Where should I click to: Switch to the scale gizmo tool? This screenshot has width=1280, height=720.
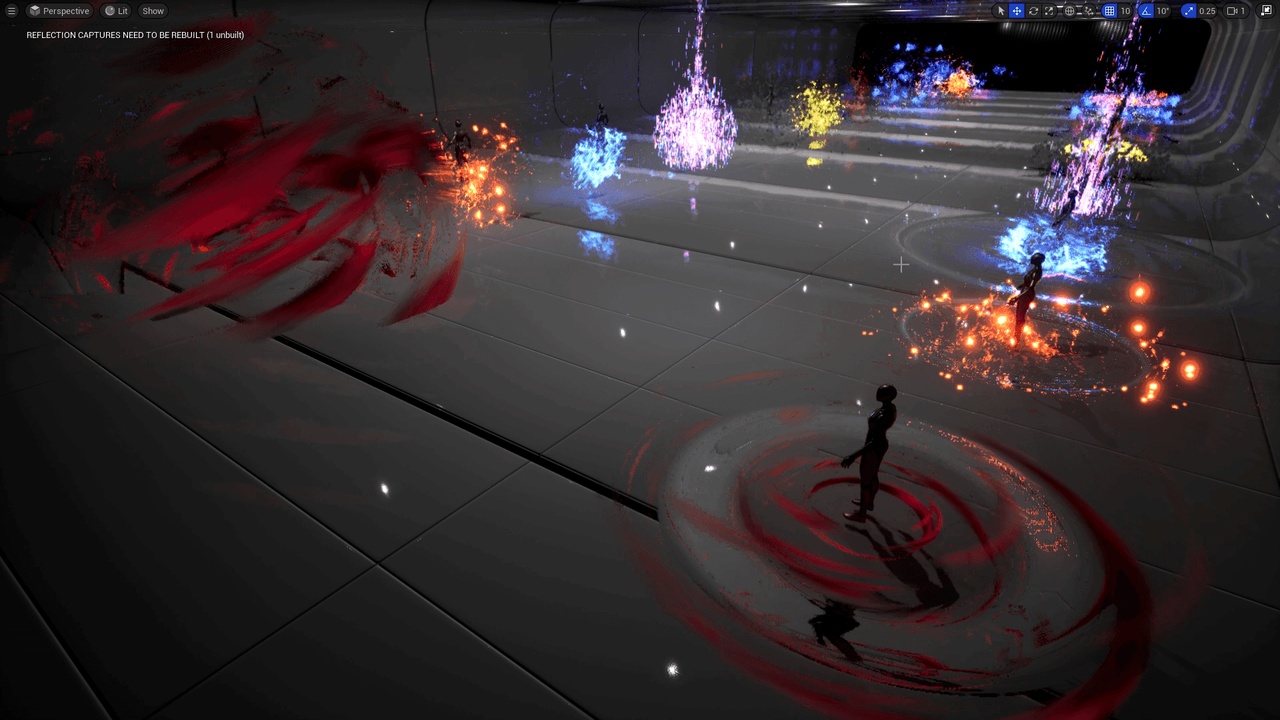[1049, 11]
